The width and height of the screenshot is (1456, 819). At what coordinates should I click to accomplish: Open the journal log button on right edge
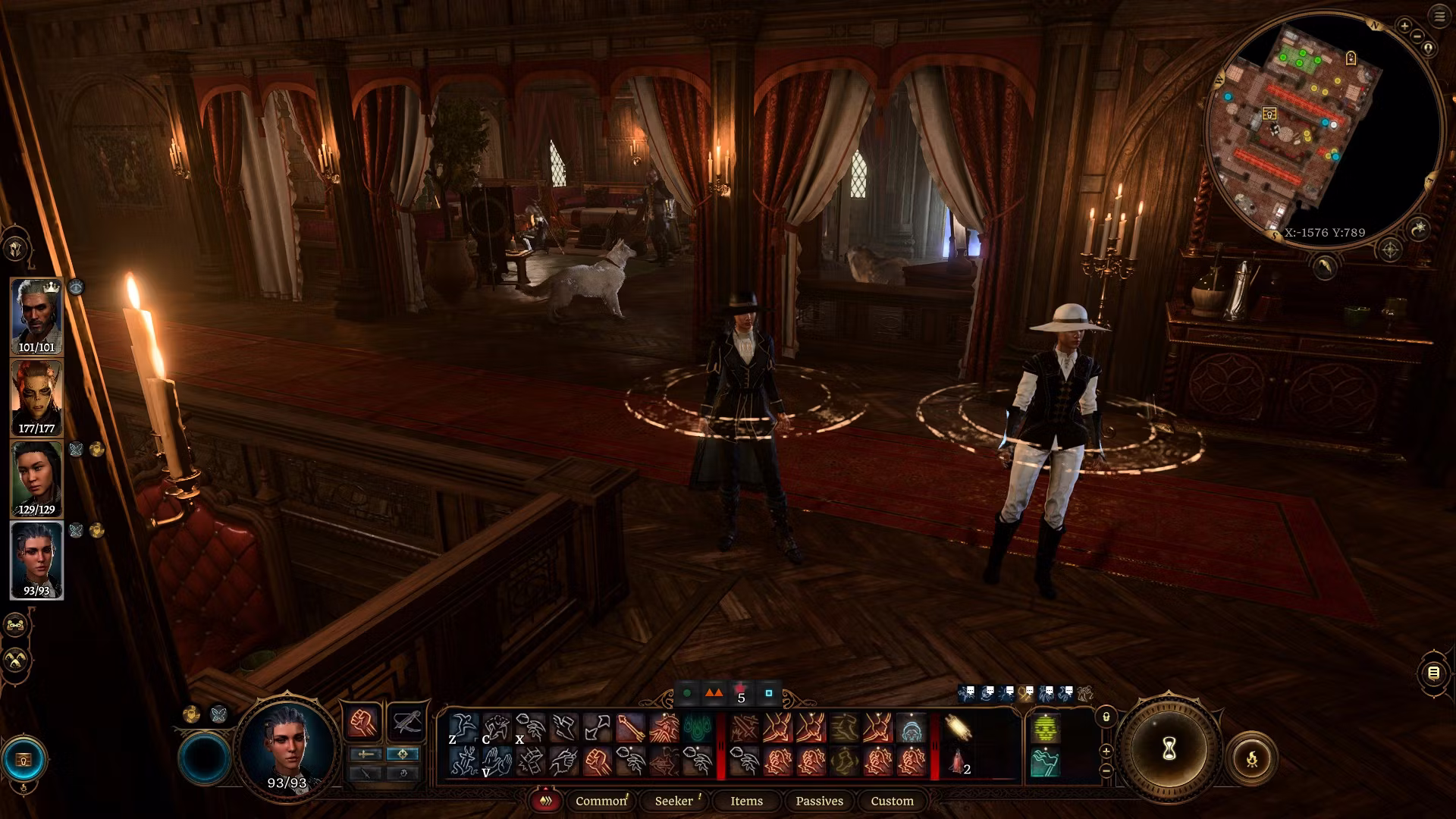1433,673
